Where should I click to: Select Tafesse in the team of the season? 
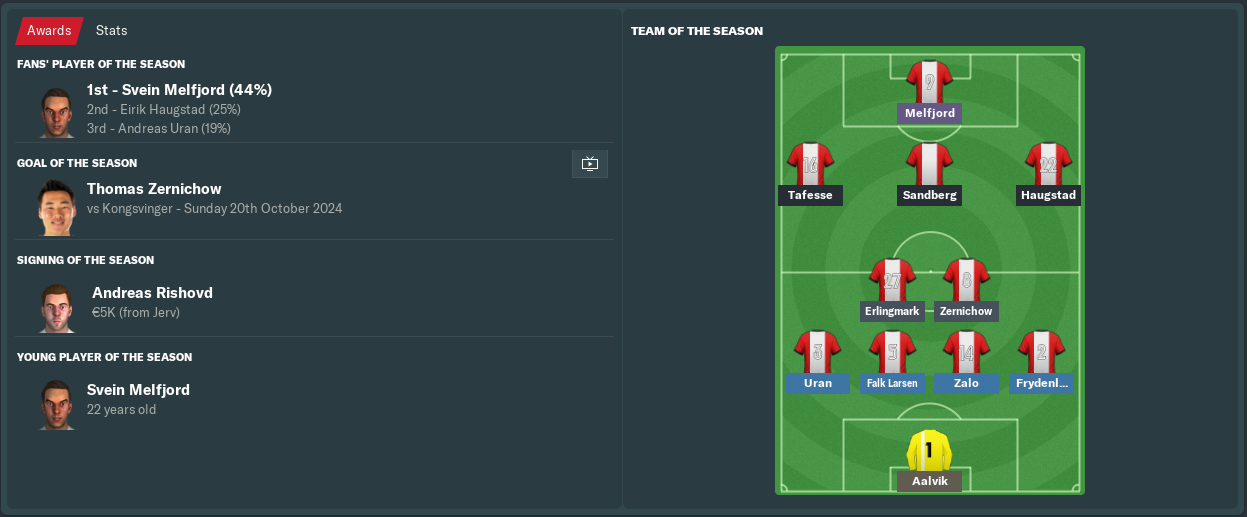(810, 195)
